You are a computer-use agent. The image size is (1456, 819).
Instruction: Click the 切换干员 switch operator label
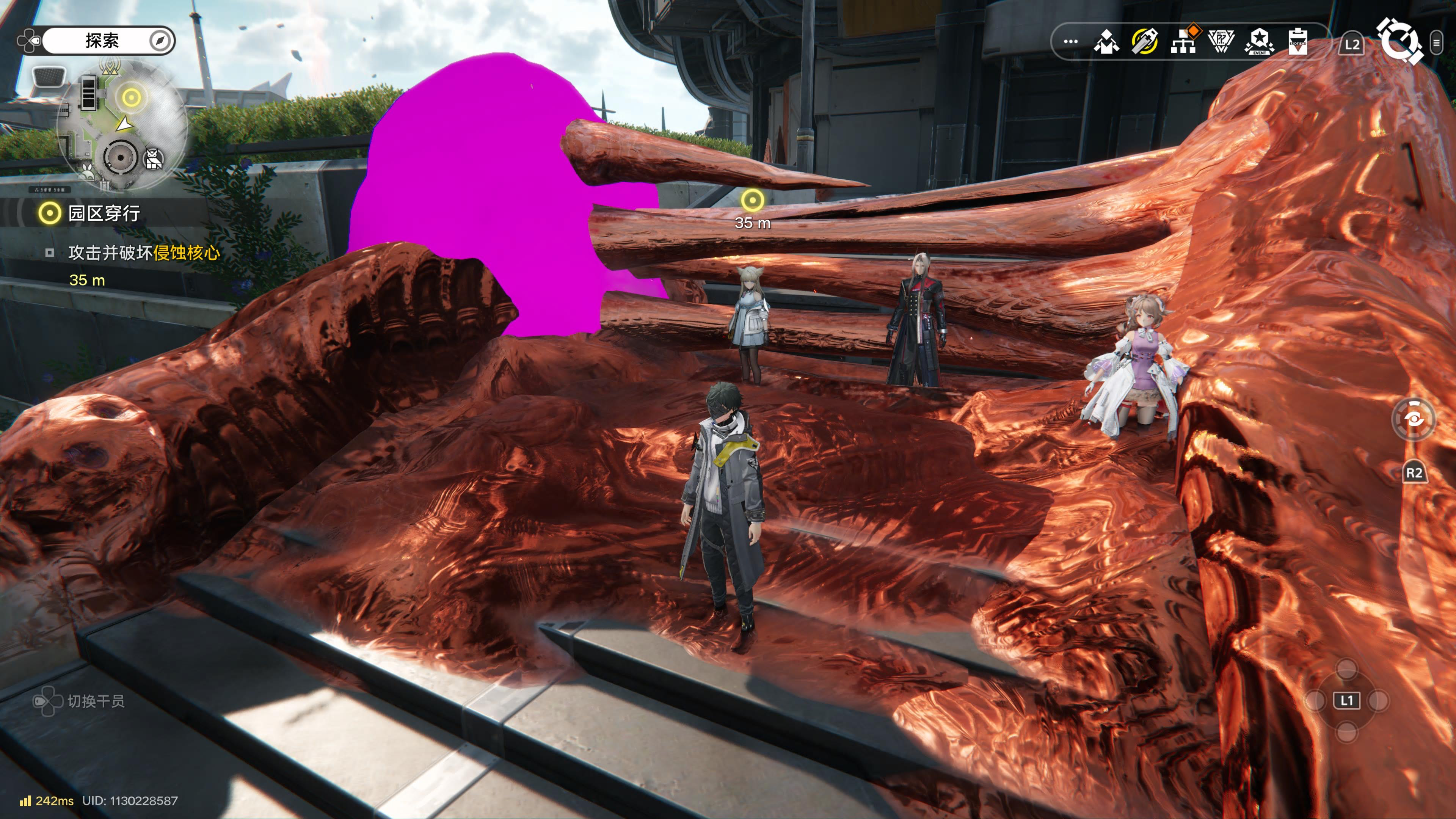click(x=96, y=701)
